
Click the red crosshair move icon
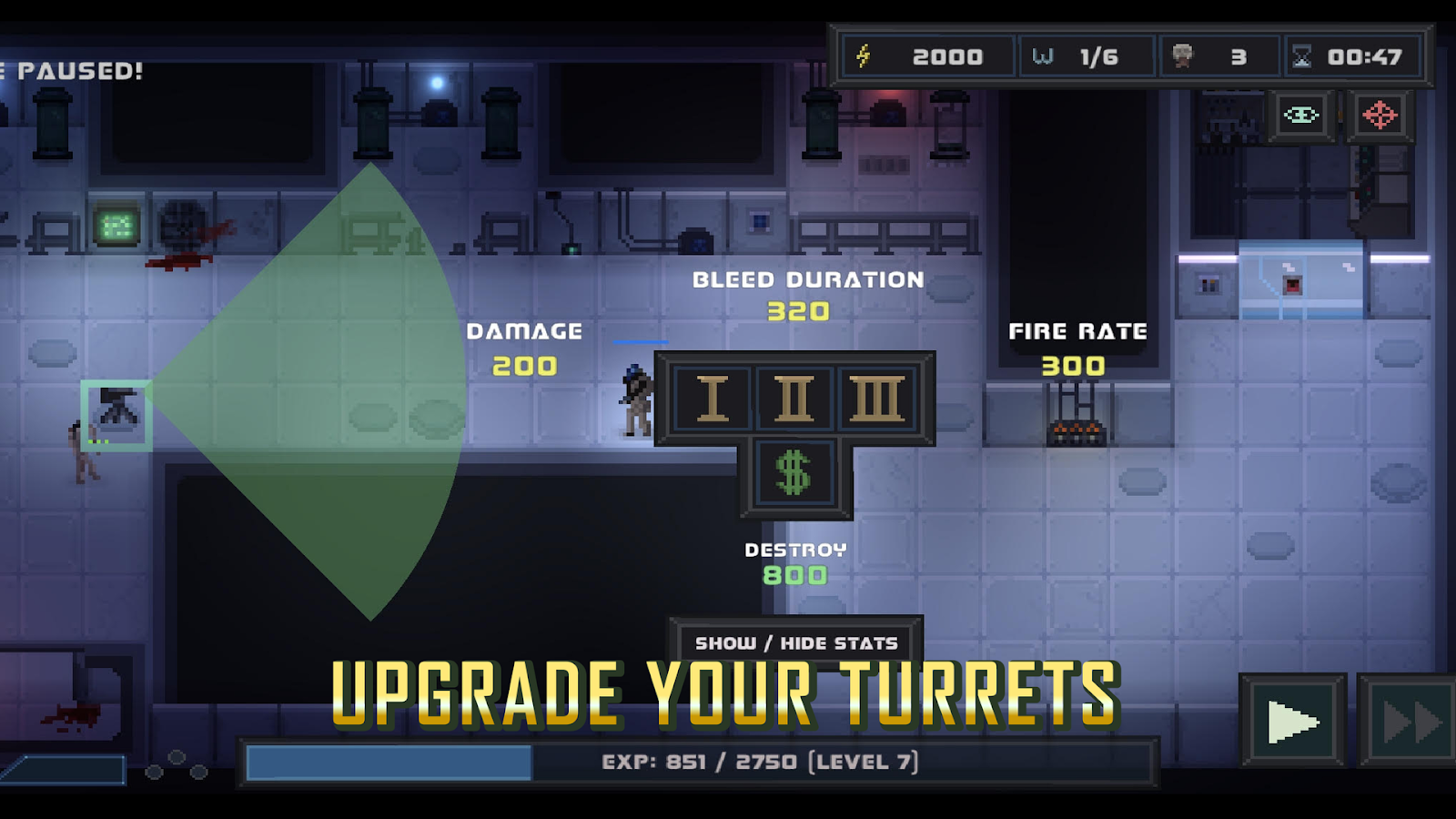tap(1380, 116)
